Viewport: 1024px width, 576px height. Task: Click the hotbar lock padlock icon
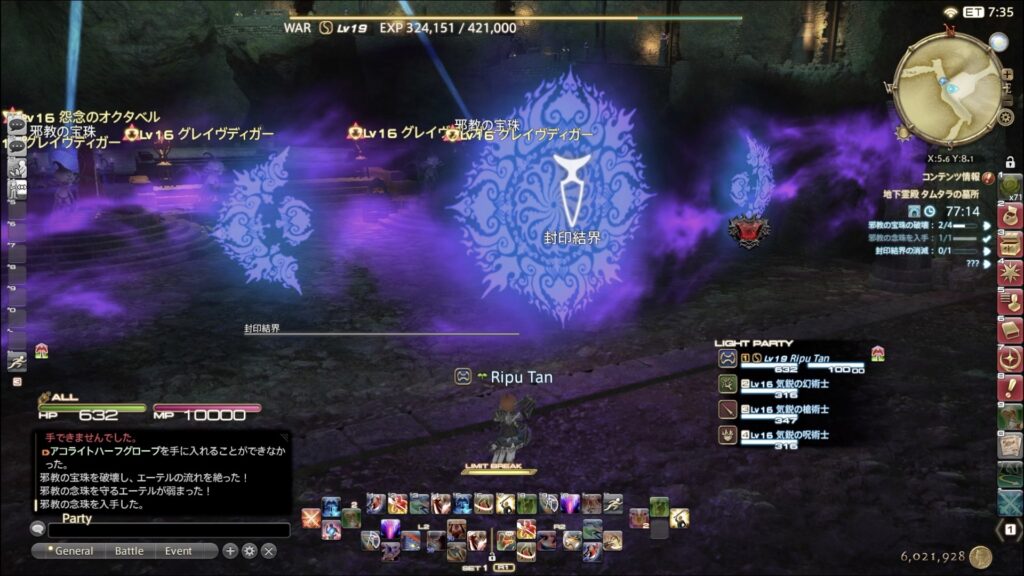[x=1010, y=162]
